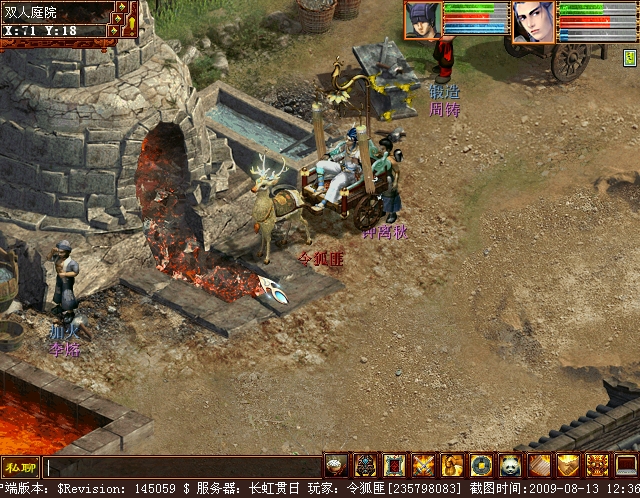Click the golden warrior figure icon

pos(453,465)
